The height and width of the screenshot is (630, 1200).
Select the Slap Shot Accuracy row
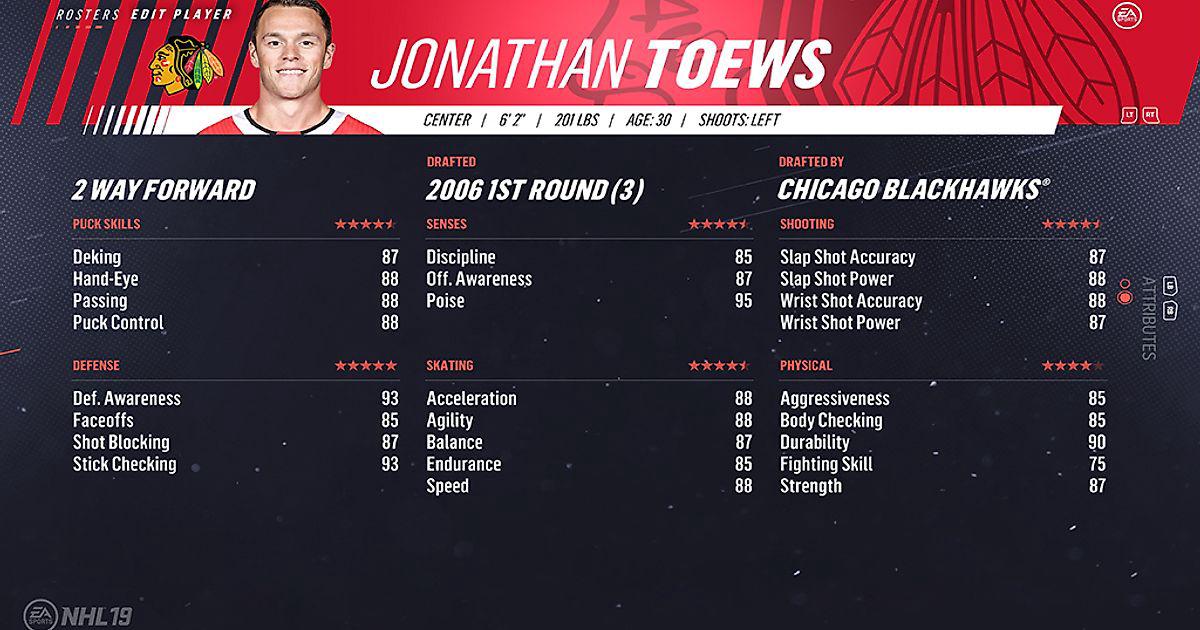coord(942,257)
